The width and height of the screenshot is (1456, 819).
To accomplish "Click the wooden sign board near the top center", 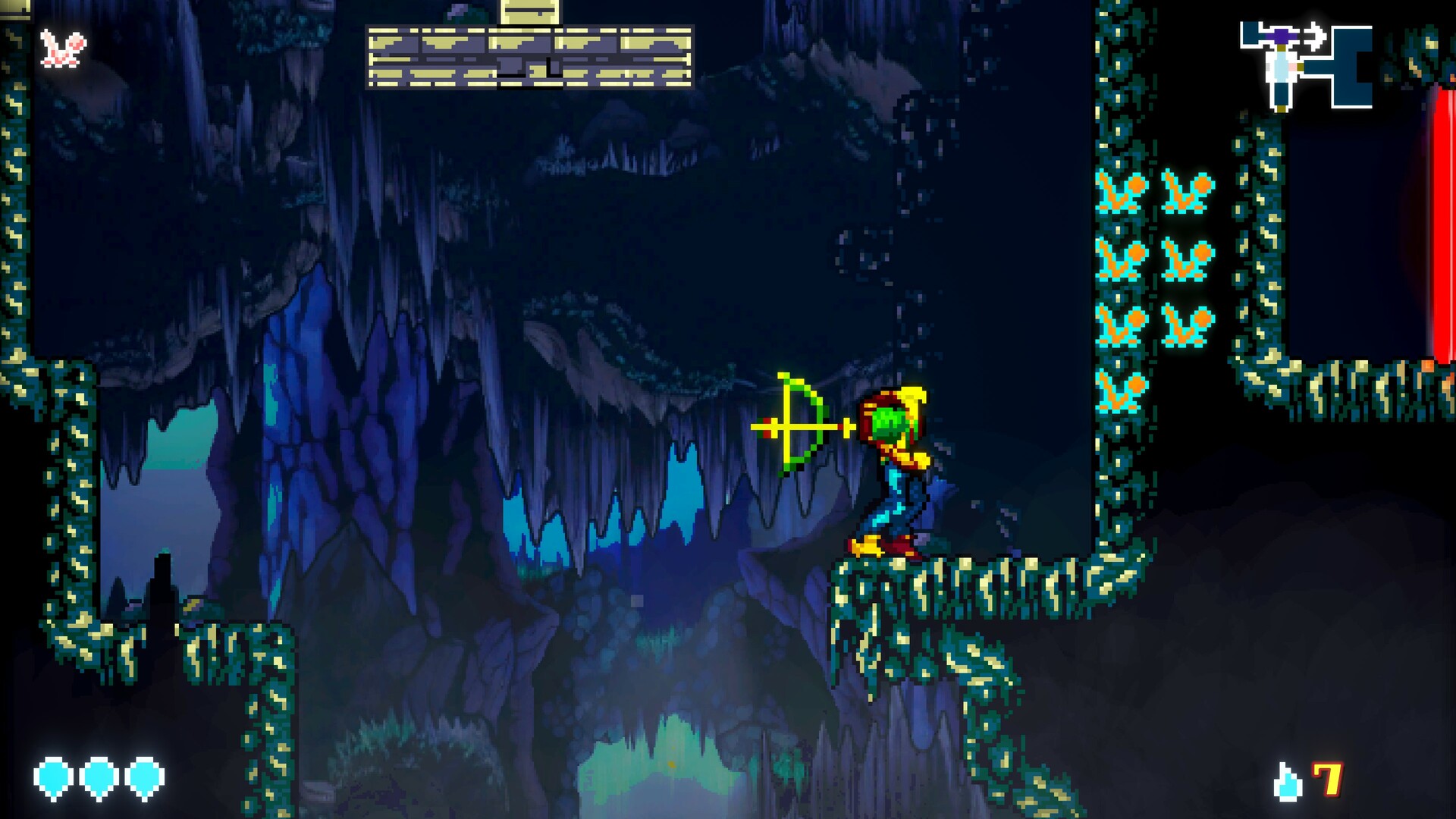I will pos(531,57).
